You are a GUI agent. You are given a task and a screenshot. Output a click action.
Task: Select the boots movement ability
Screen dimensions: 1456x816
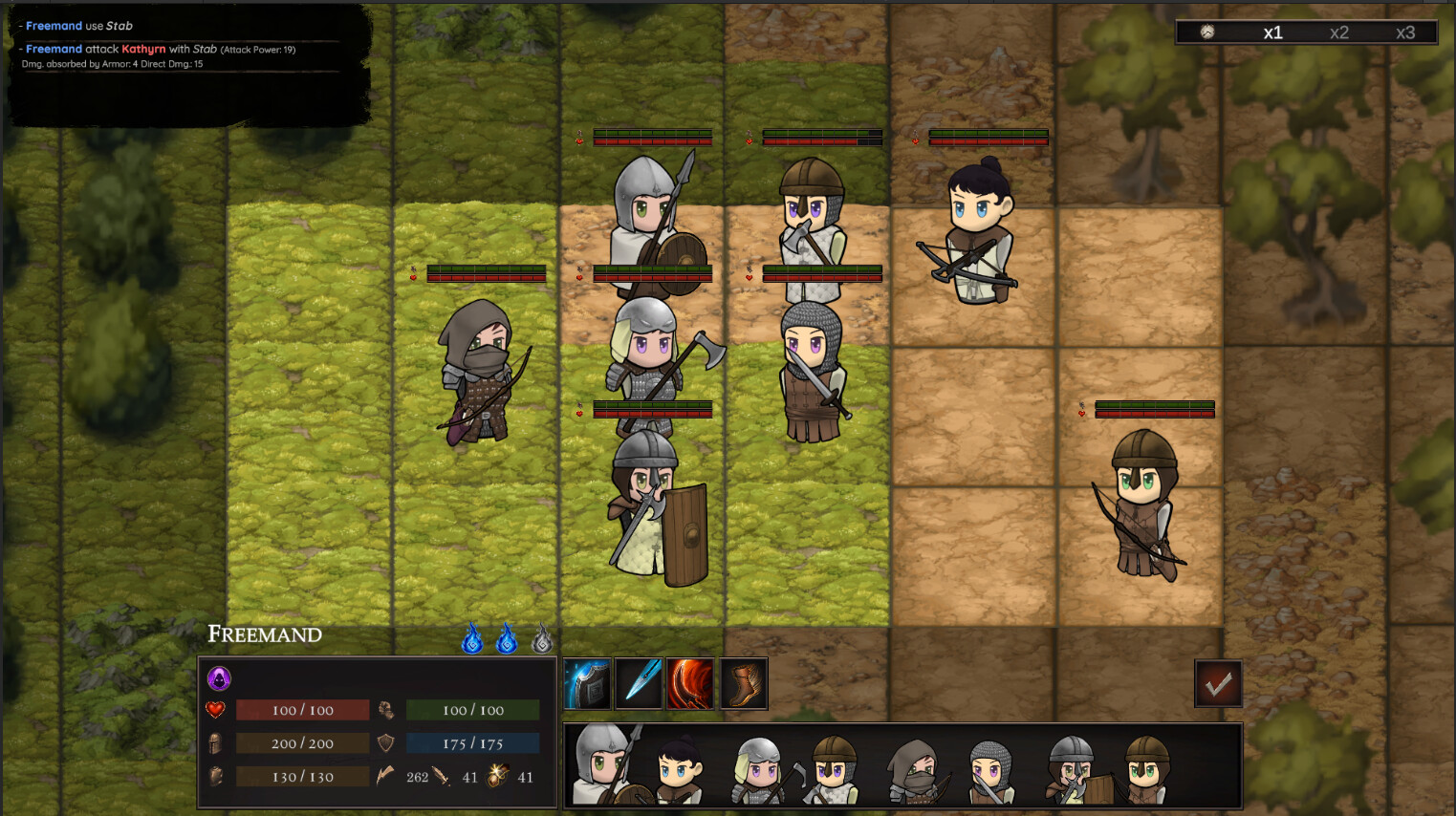pos(743,683)
